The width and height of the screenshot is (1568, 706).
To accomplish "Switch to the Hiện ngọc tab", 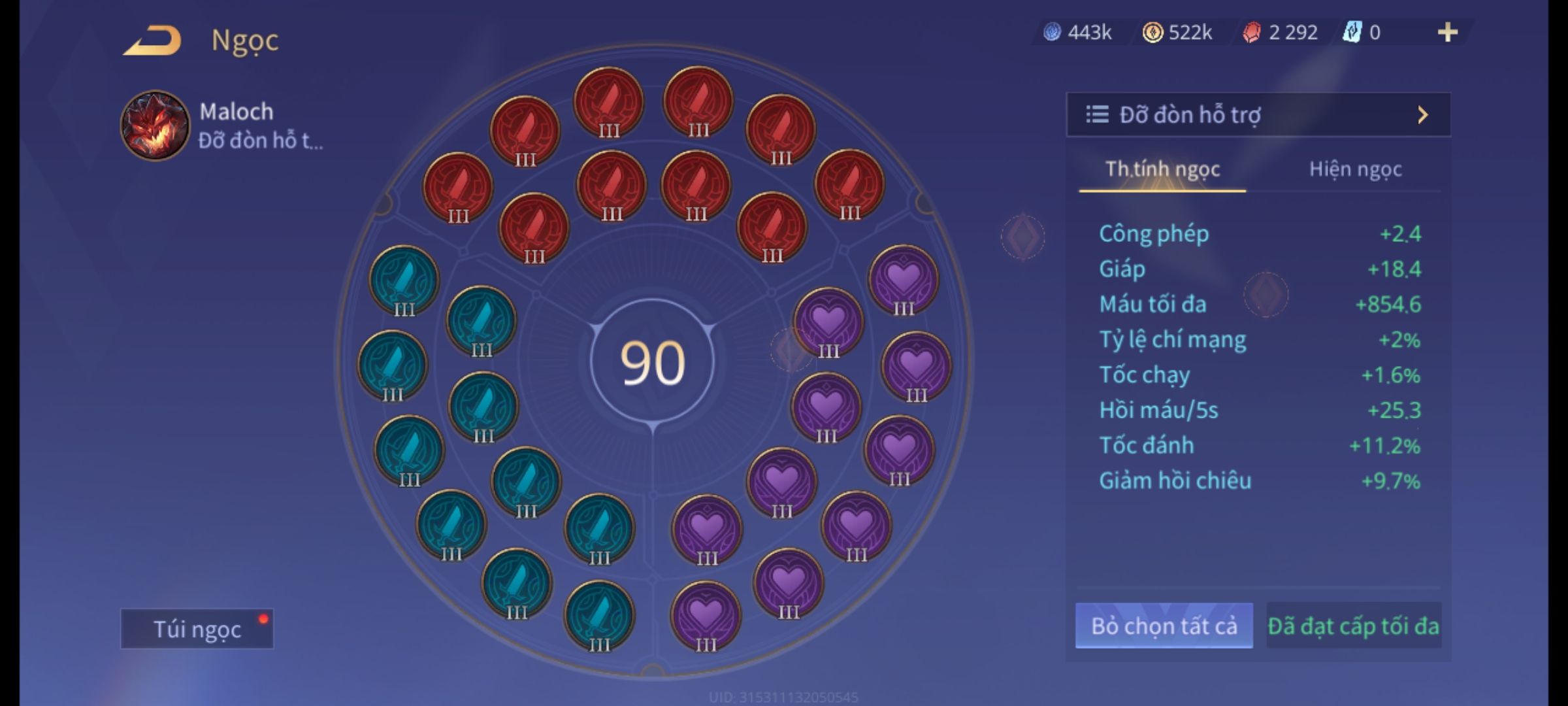I will point(1355,169).
